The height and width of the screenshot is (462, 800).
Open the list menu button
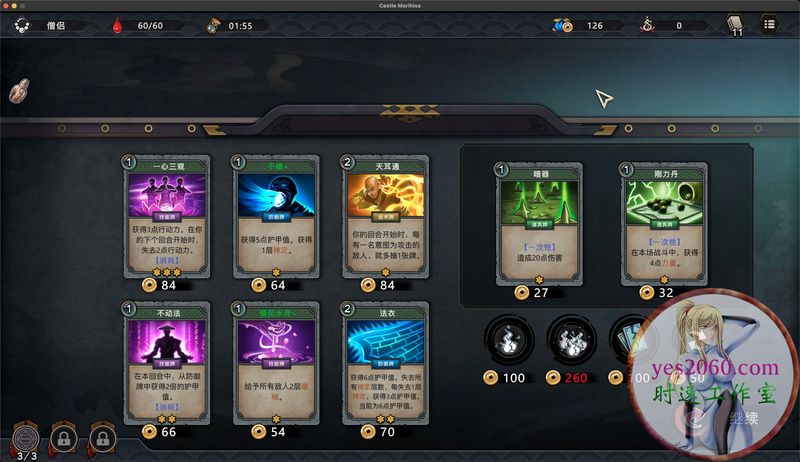click(769, 24)
